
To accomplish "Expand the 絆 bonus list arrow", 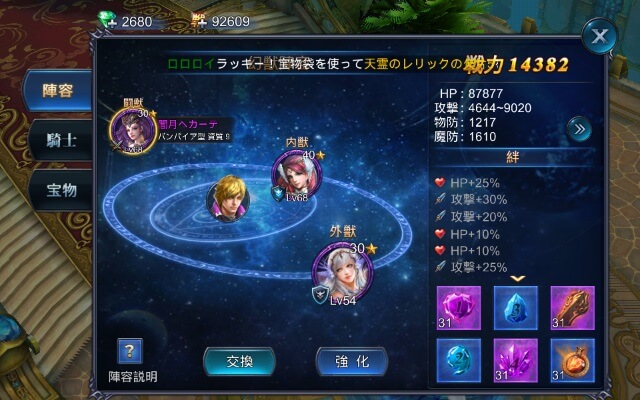I will [x=517, y=279].
